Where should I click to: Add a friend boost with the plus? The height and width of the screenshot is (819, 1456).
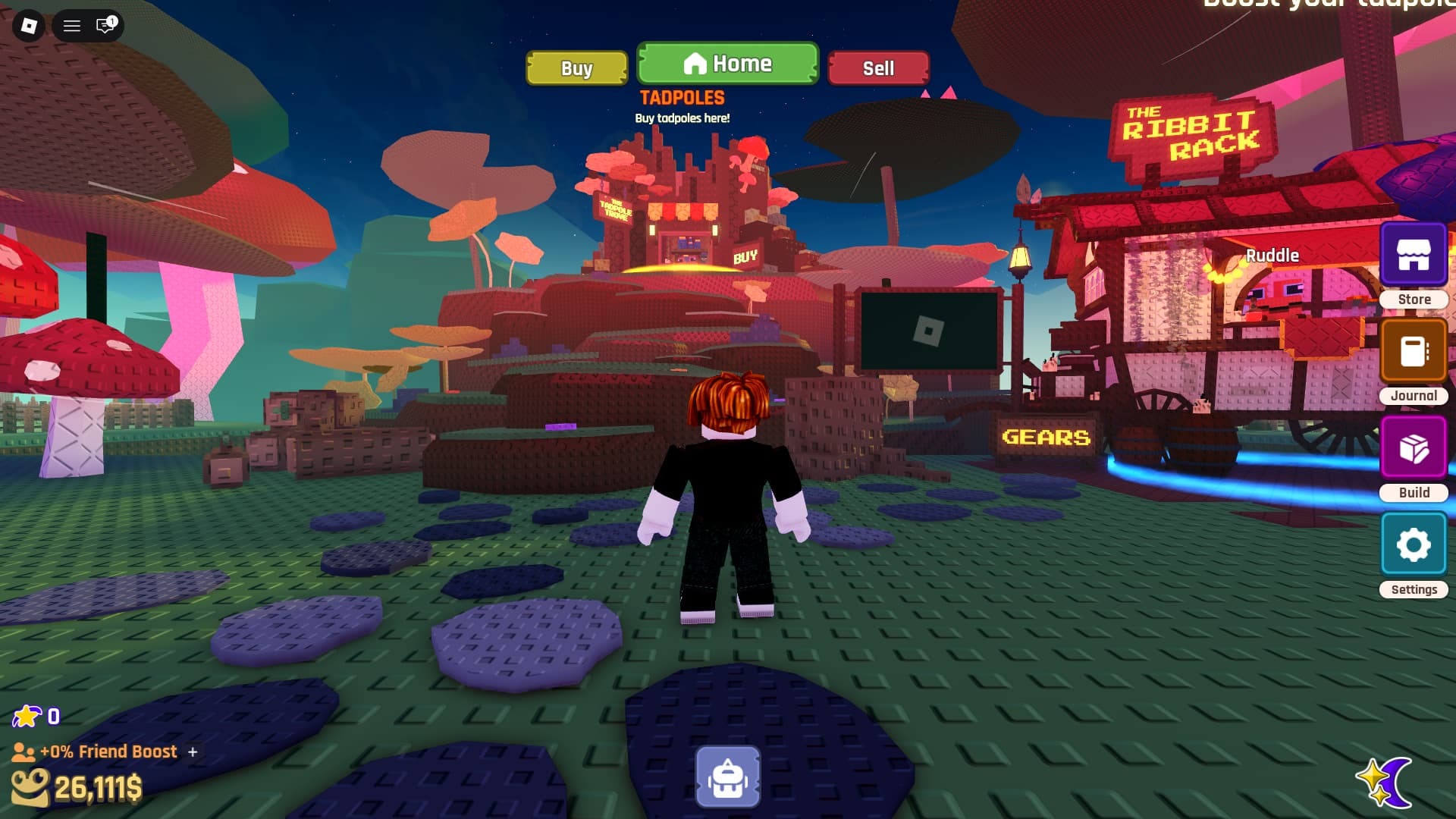point(193,752)
